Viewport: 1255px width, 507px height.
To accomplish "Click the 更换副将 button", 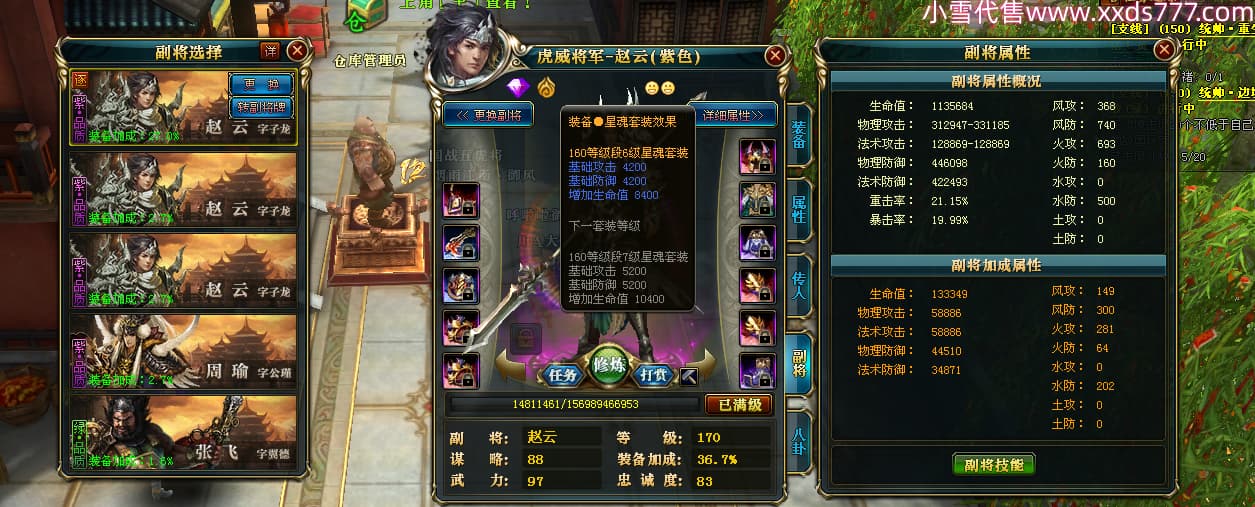I will pos(489,114).
